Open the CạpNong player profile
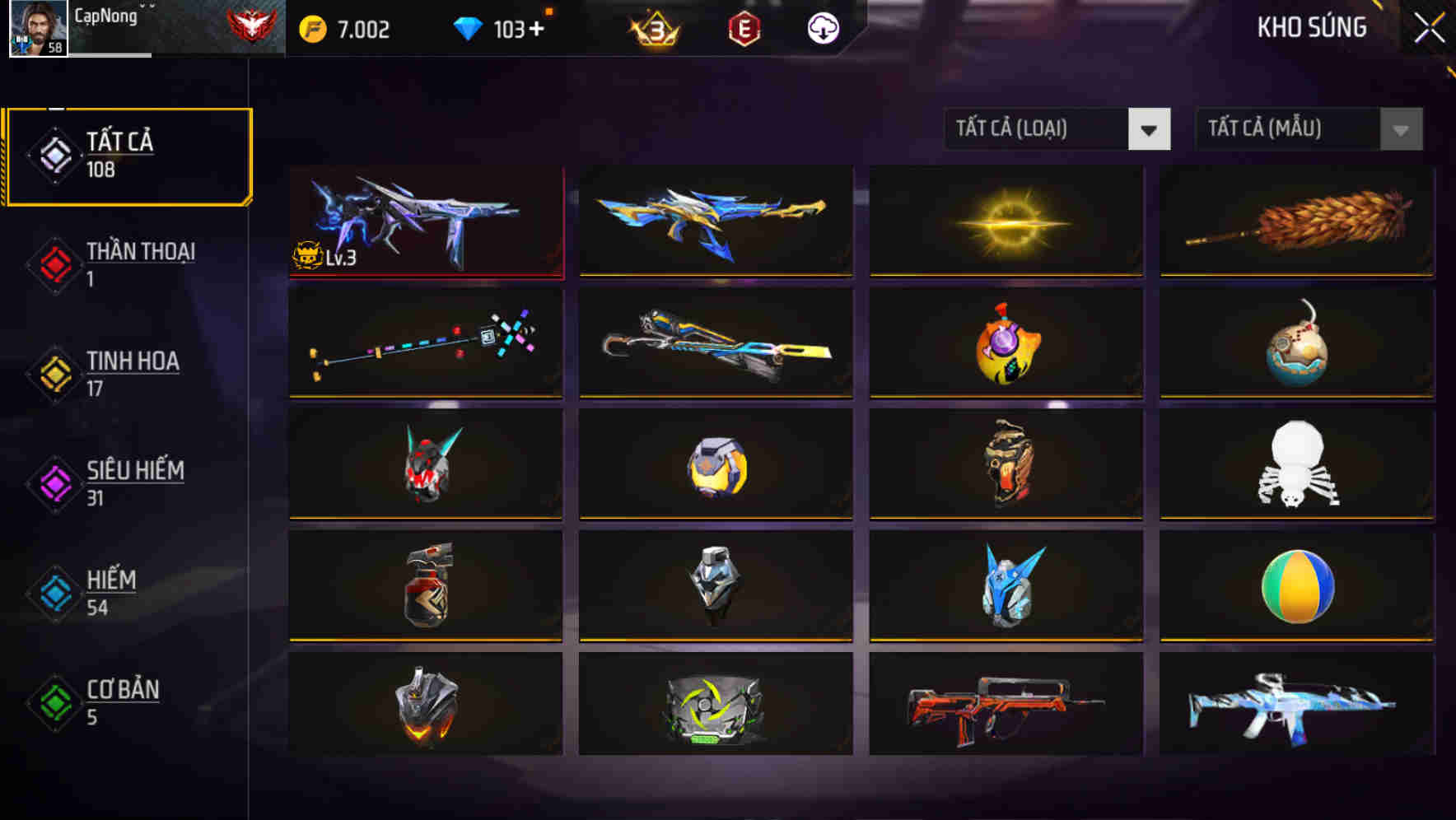This screenshot has width=1456, height=820. click(x=39, y=29)
